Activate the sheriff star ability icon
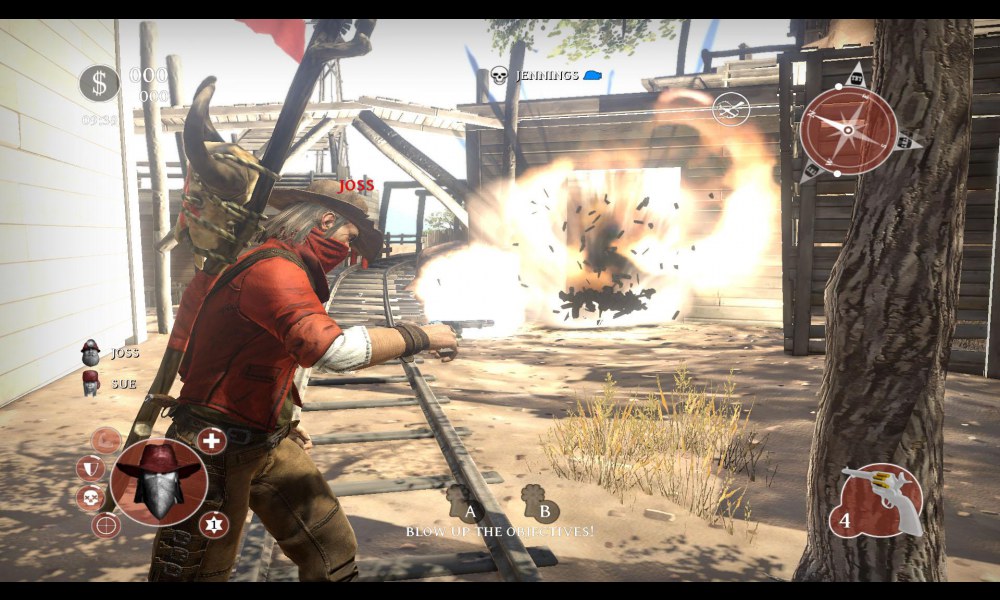Viewport: 1000px width, 600px height. click(x=213, y=524)
